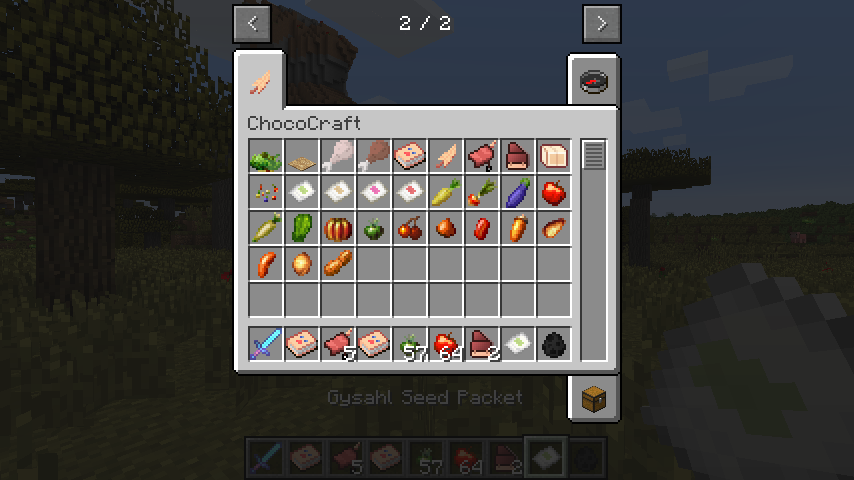Select the purple eggplant item
This screenshot has width=854, height=480.
click(x=517, y=193)
